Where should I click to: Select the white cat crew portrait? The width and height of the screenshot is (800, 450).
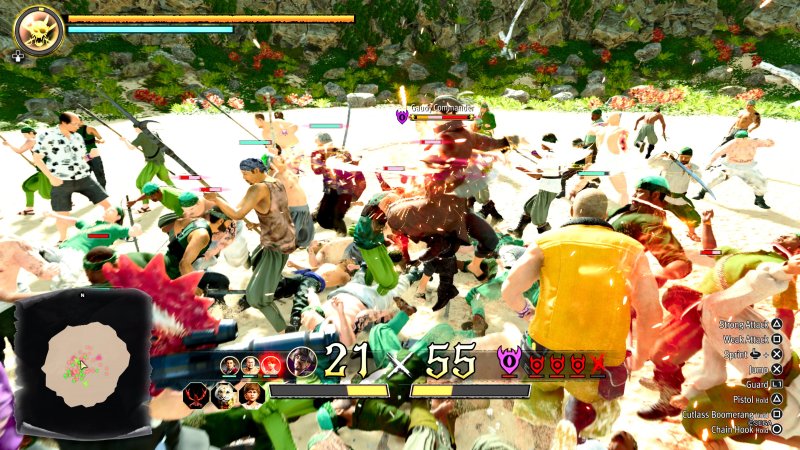tap(224, 394)
